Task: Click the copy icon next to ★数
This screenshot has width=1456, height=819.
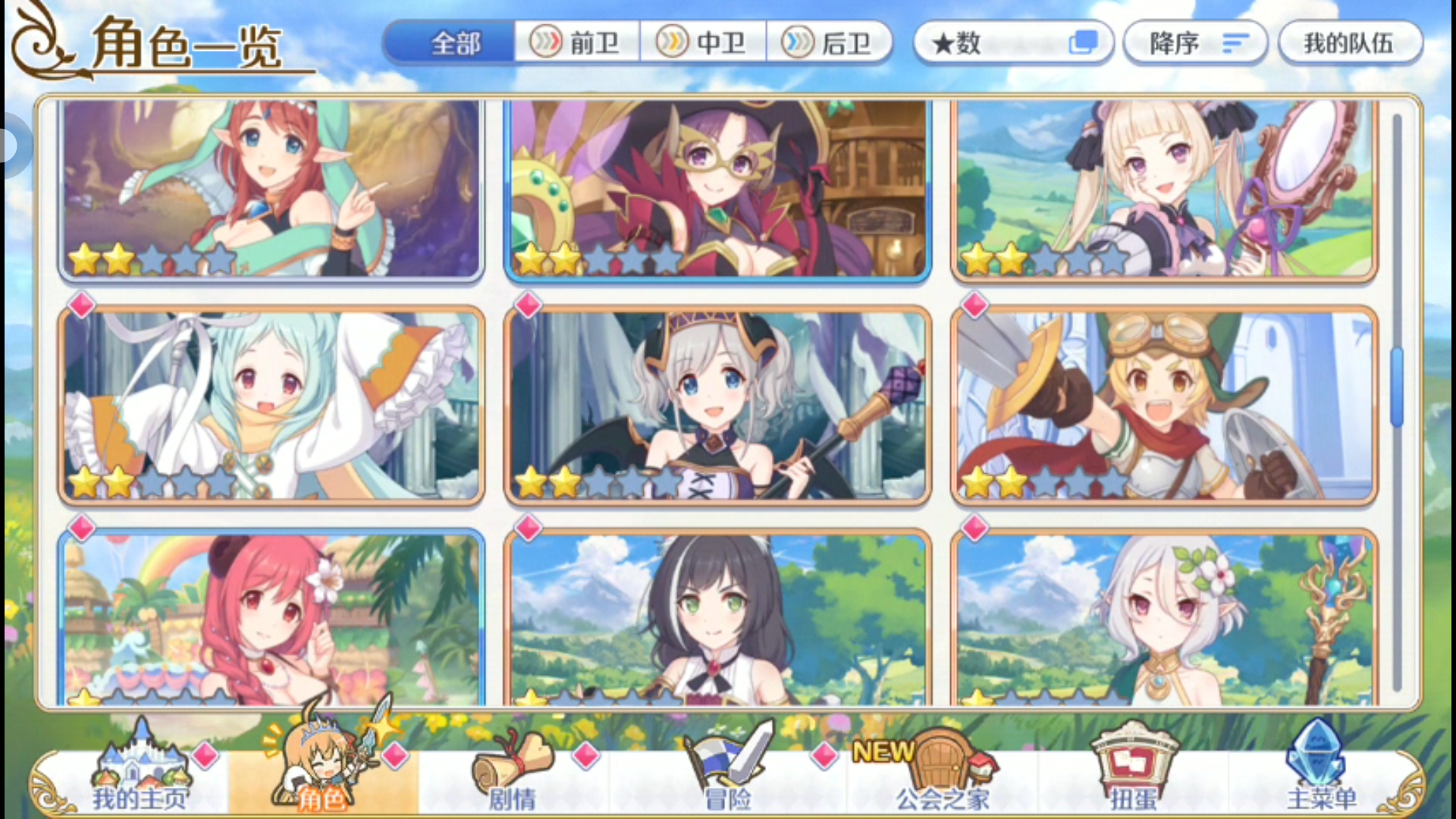Action: pyautogui.click(x=1084, y=42)
